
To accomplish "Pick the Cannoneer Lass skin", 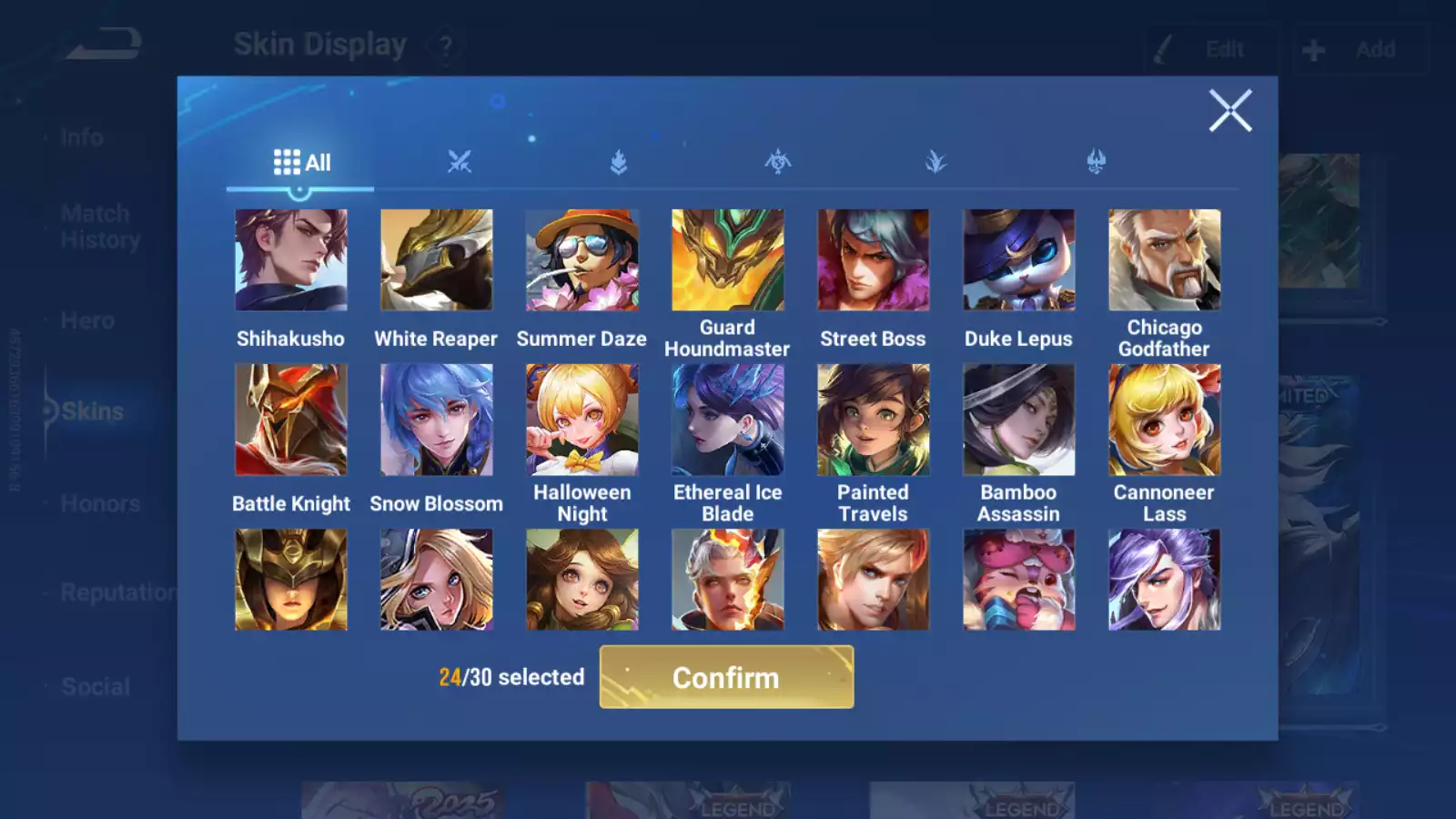I will point(1164,420).
